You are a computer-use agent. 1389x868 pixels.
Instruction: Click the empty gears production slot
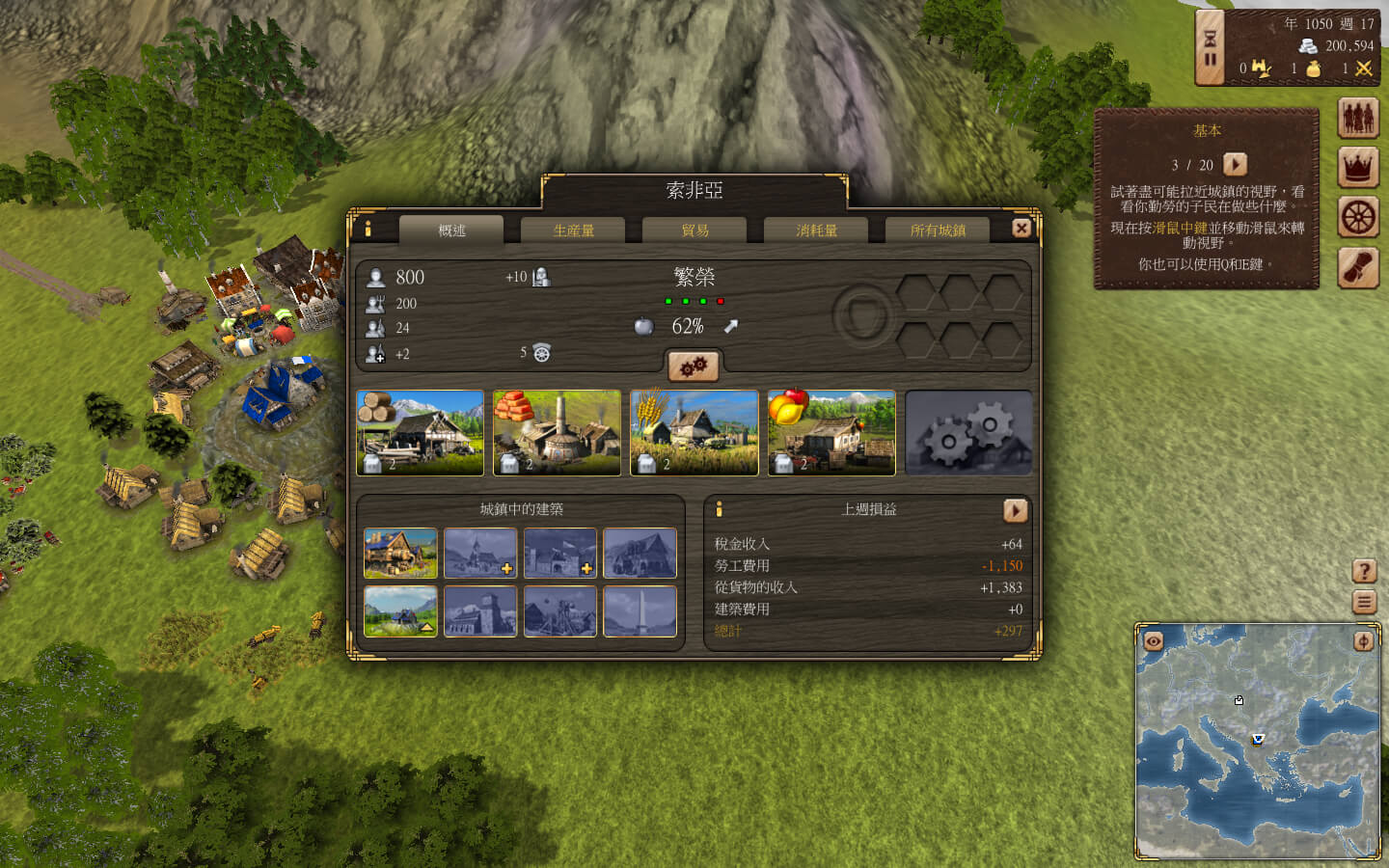968,433
